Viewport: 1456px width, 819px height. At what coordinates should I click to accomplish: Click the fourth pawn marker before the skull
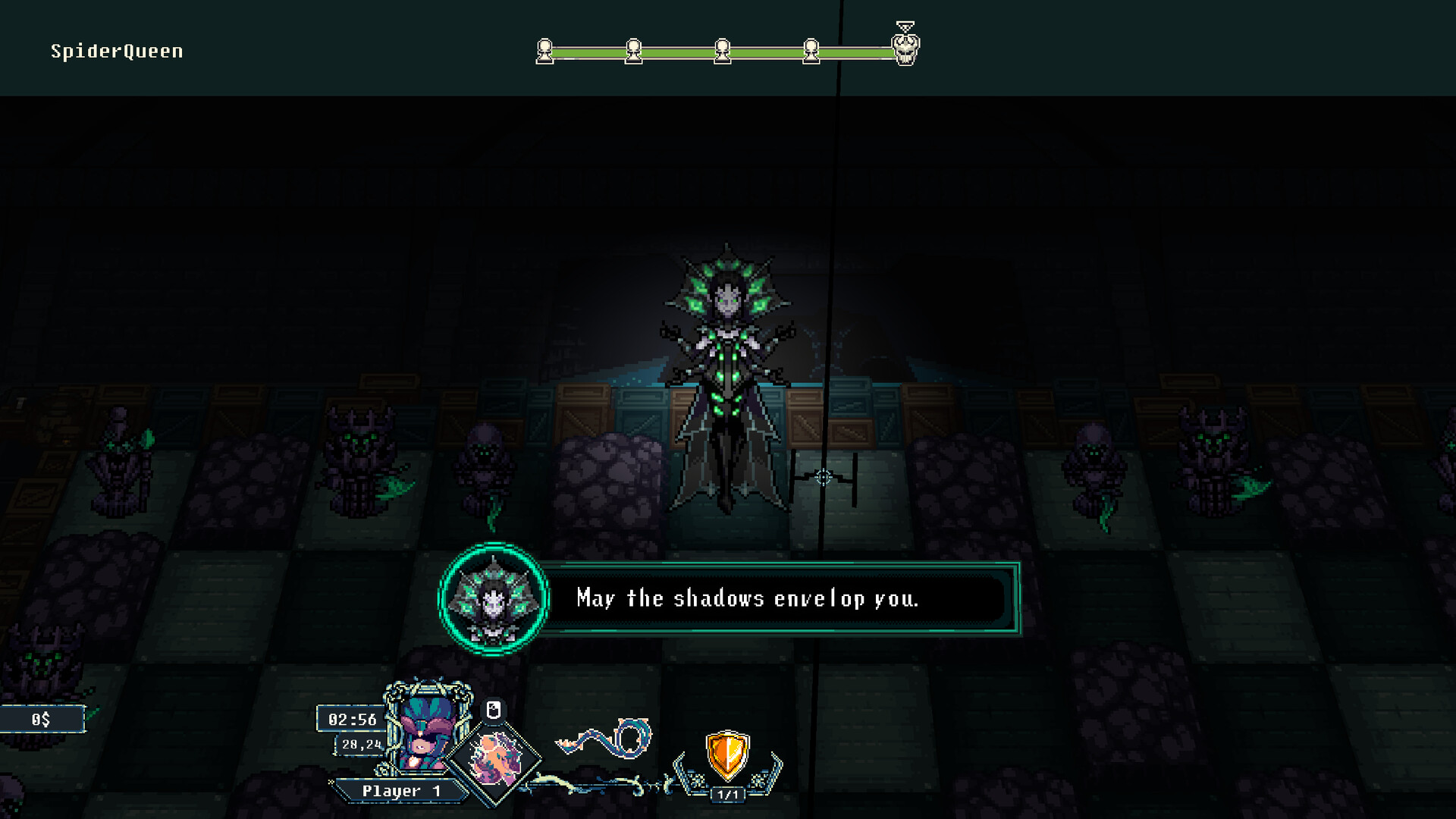(x=812, y=52)
